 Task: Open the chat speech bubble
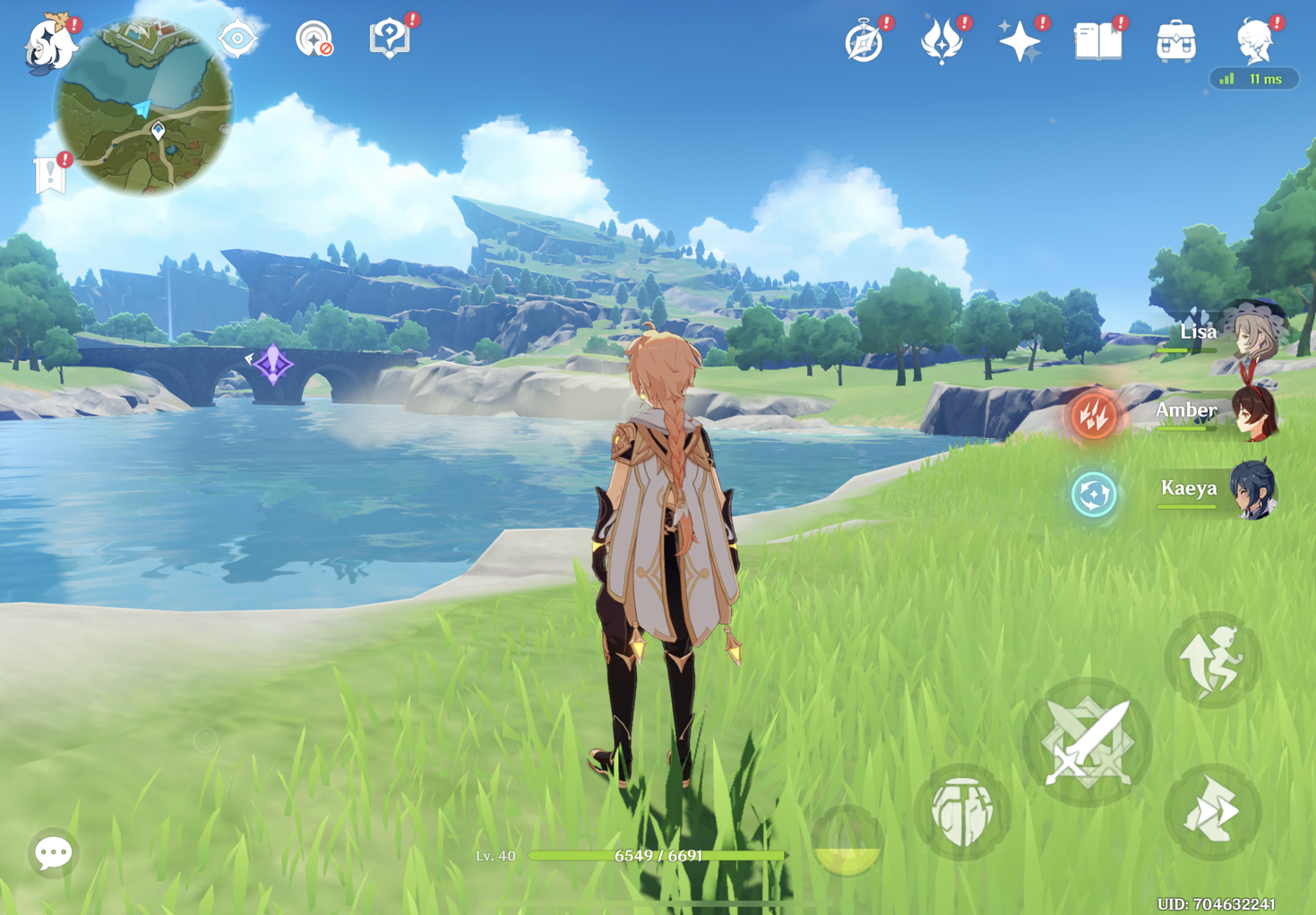[x=53, y=852]
